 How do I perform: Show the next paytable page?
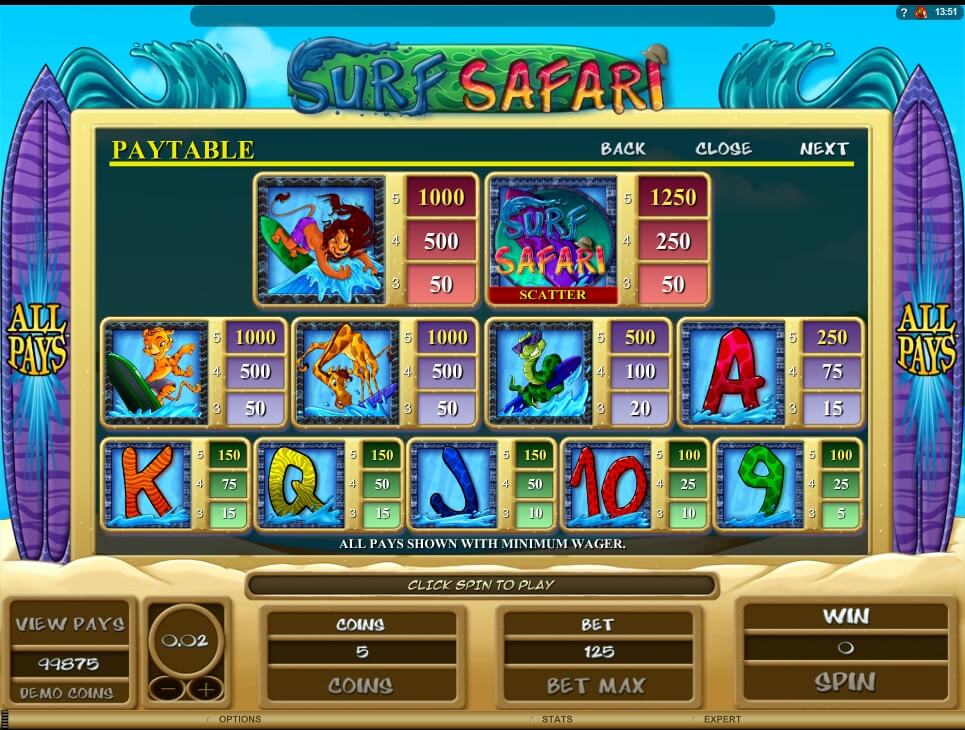click(824, 149)
